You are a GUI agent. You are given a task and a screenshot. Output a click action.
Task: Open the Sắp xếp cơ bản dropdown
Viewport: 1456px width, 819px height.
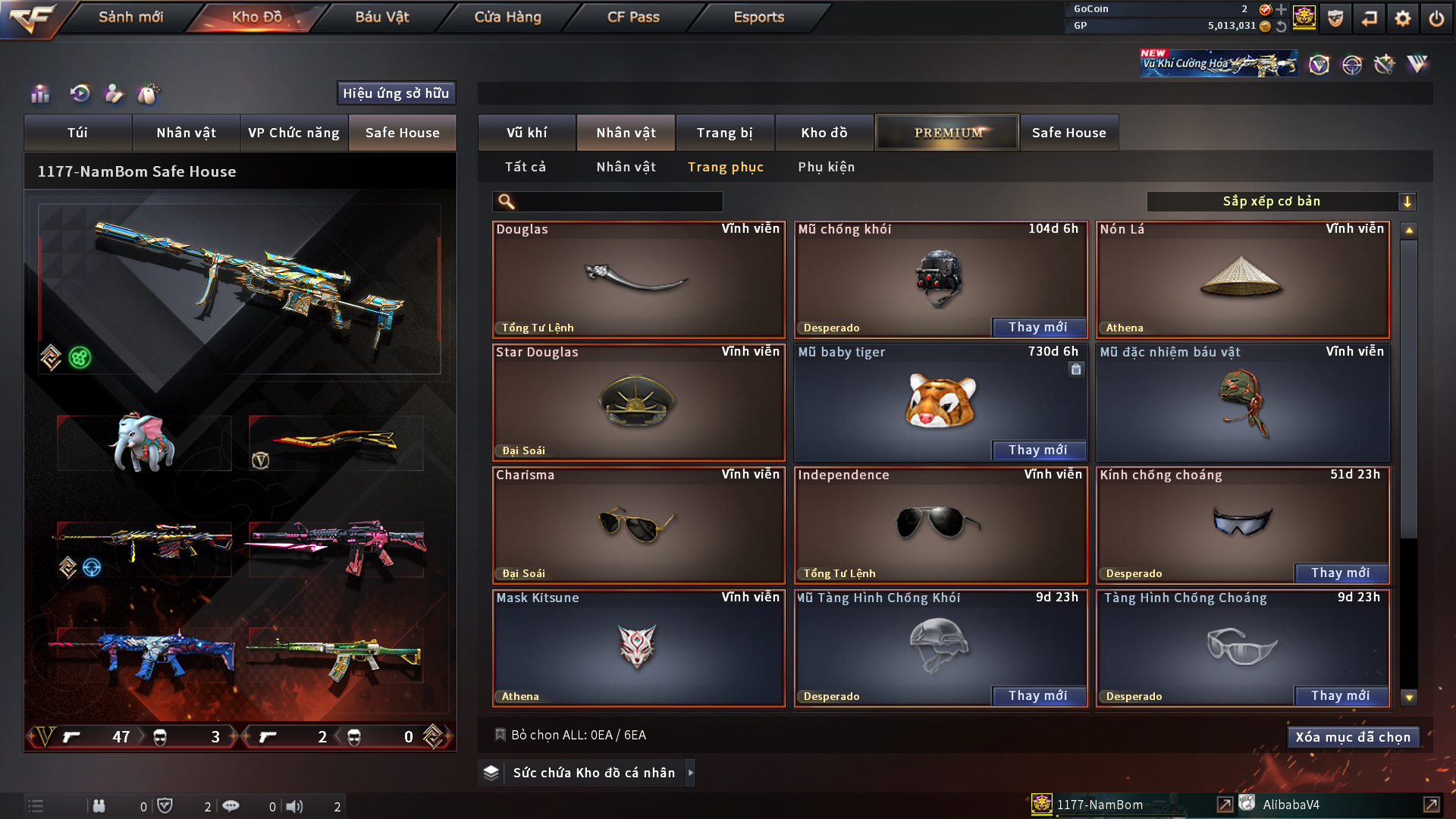pyautogui.click(x=1281, y=202)
